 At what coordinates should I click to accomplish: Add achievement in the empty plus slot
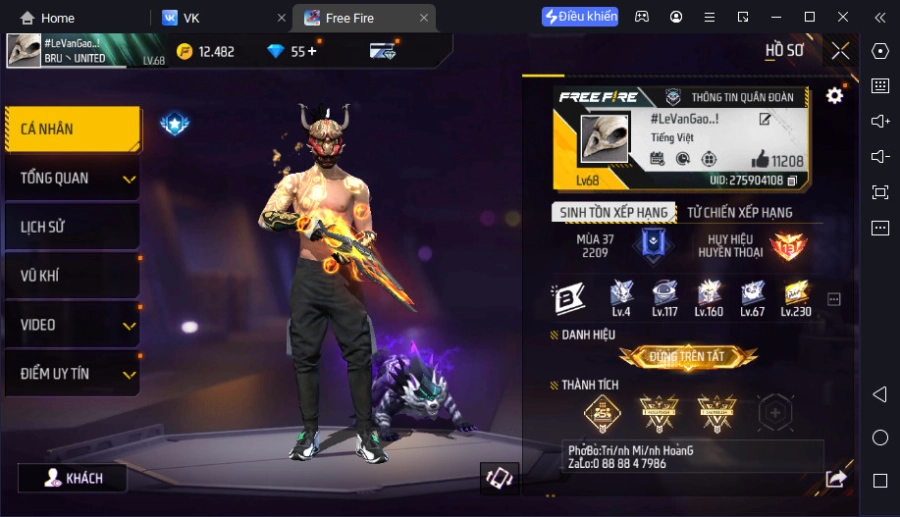[775, 411]
